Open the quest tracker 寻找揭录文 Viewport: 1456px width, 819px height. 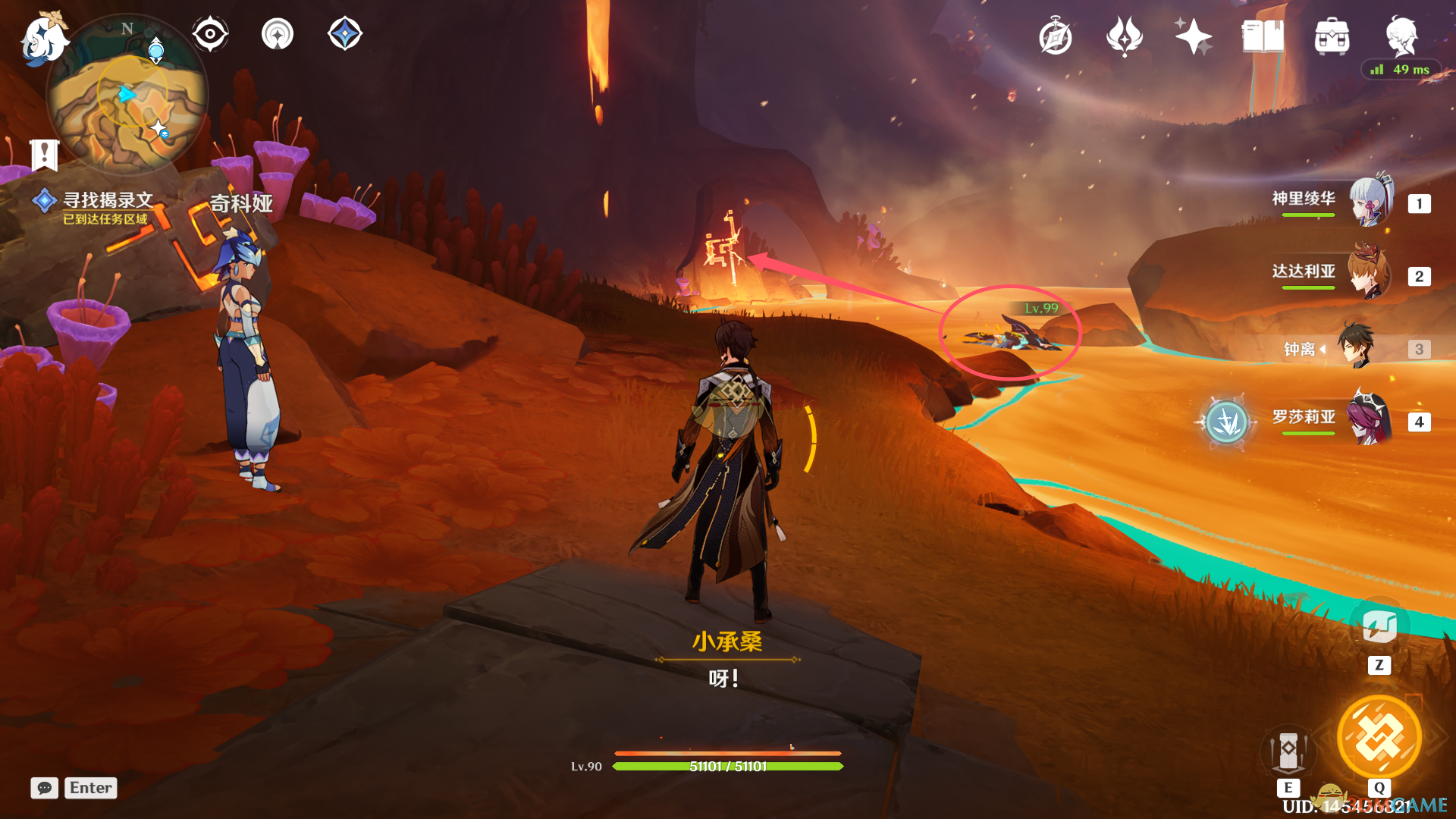click(107, 201)
